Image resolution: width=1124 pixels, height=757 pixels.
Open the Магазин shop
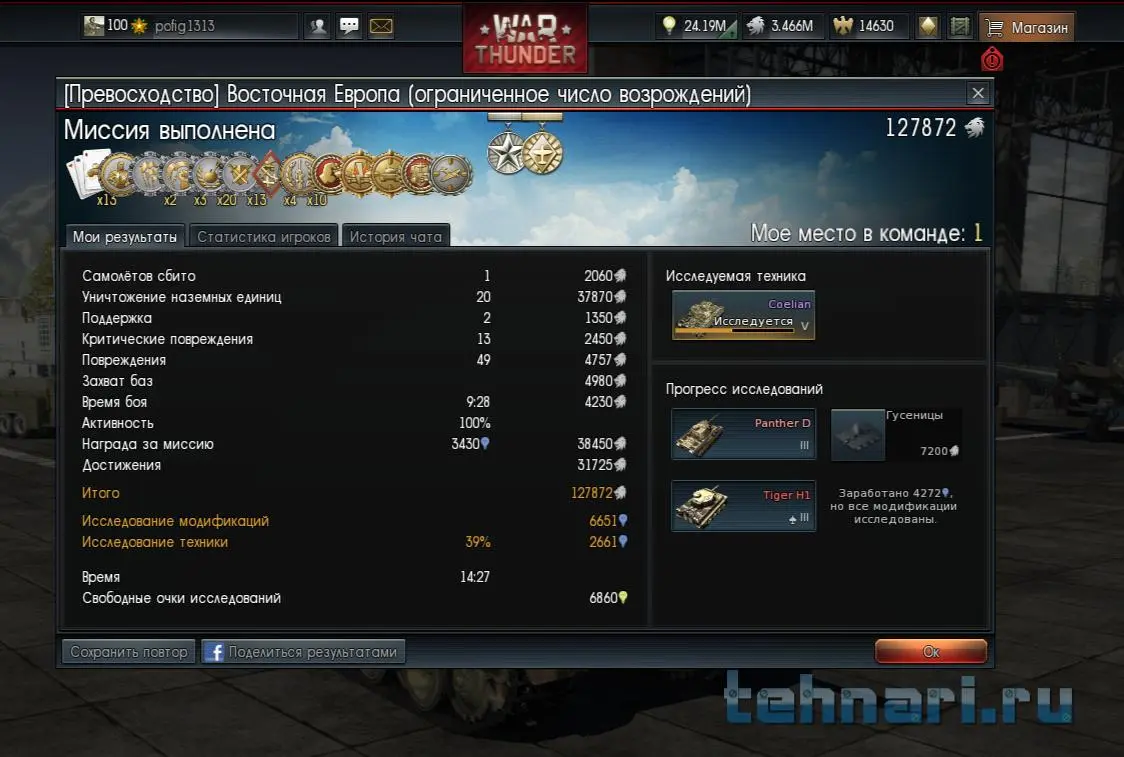pos(1027,27)
